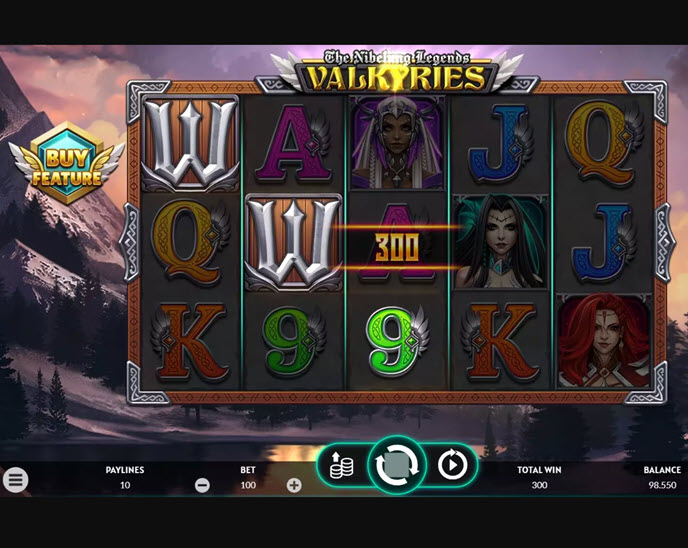Increase the bet with the plus button
688x548 pixels.
(x=294, y=485)
